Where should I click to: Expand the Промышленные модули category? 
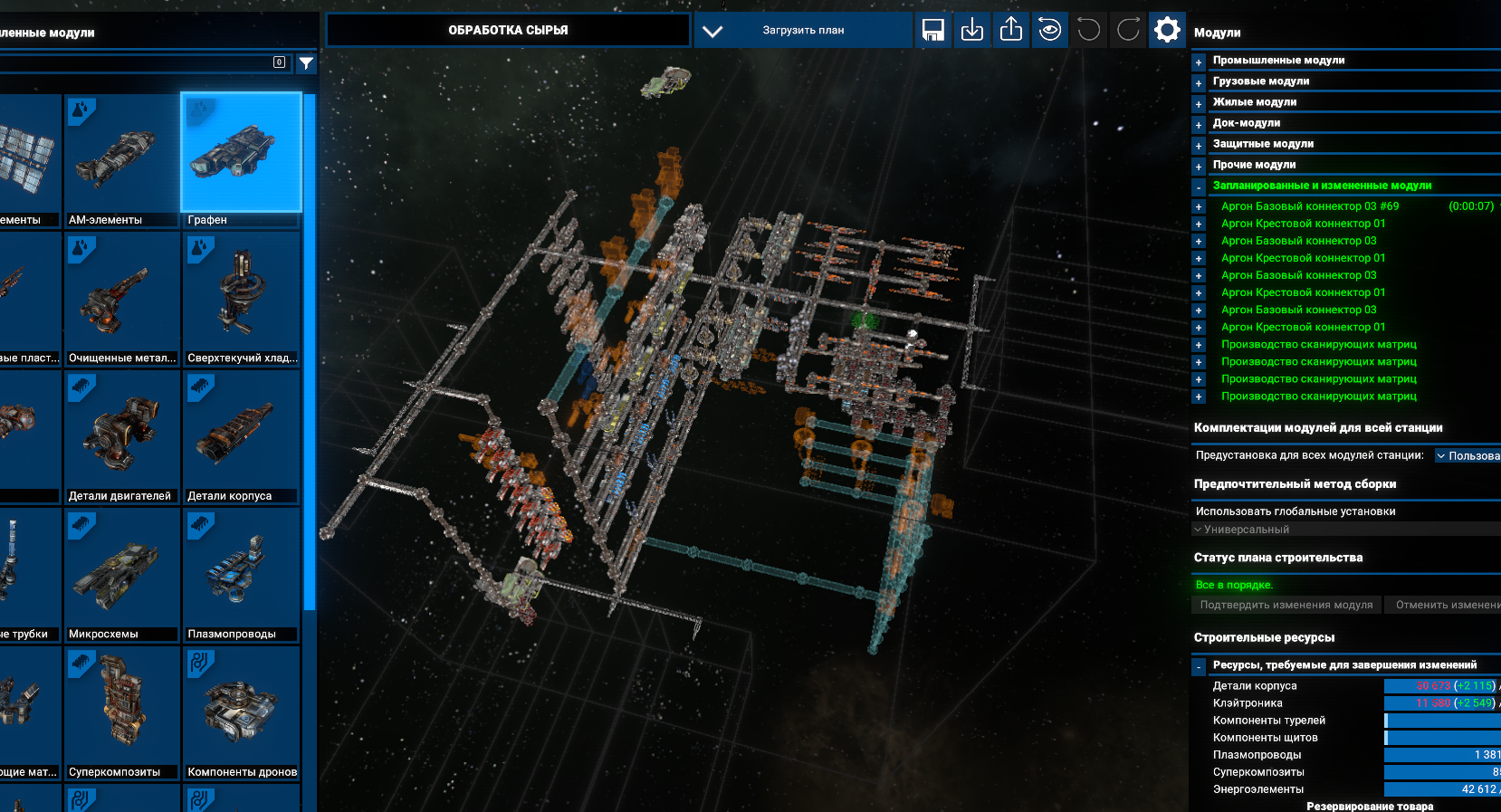[1199, 62]
